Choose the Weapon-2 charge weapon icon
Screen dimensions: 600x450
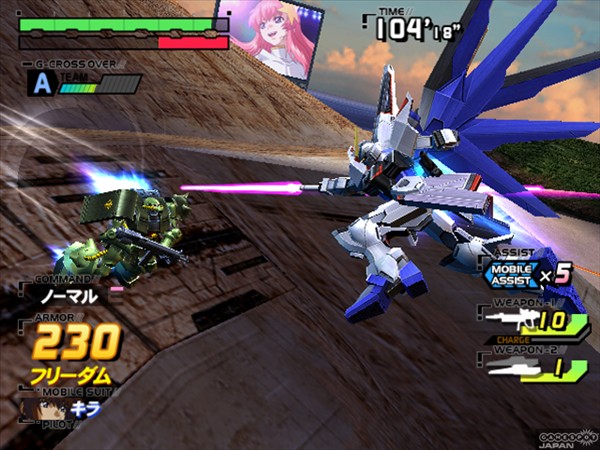[509, 369]
